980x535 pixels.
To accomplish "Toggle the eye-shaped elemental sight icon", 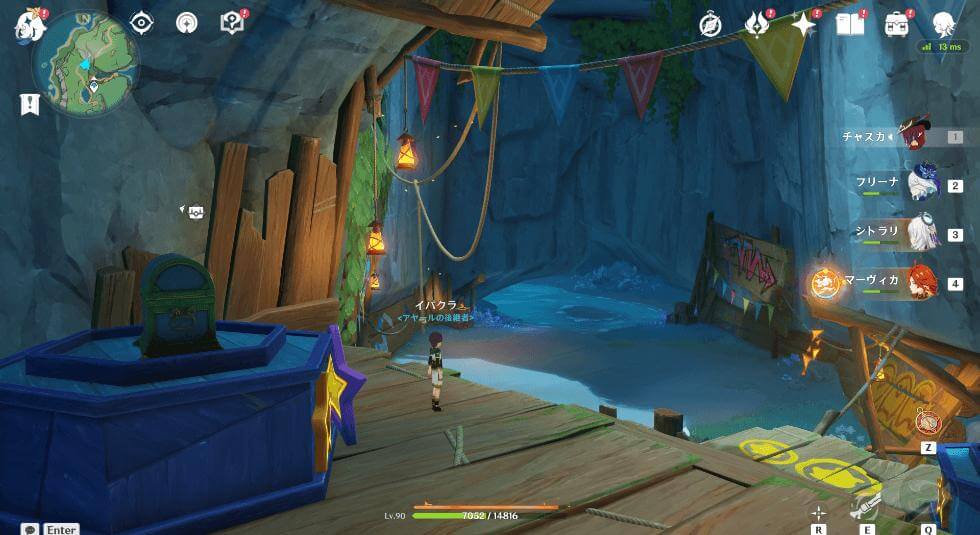I will pos(142,23).
